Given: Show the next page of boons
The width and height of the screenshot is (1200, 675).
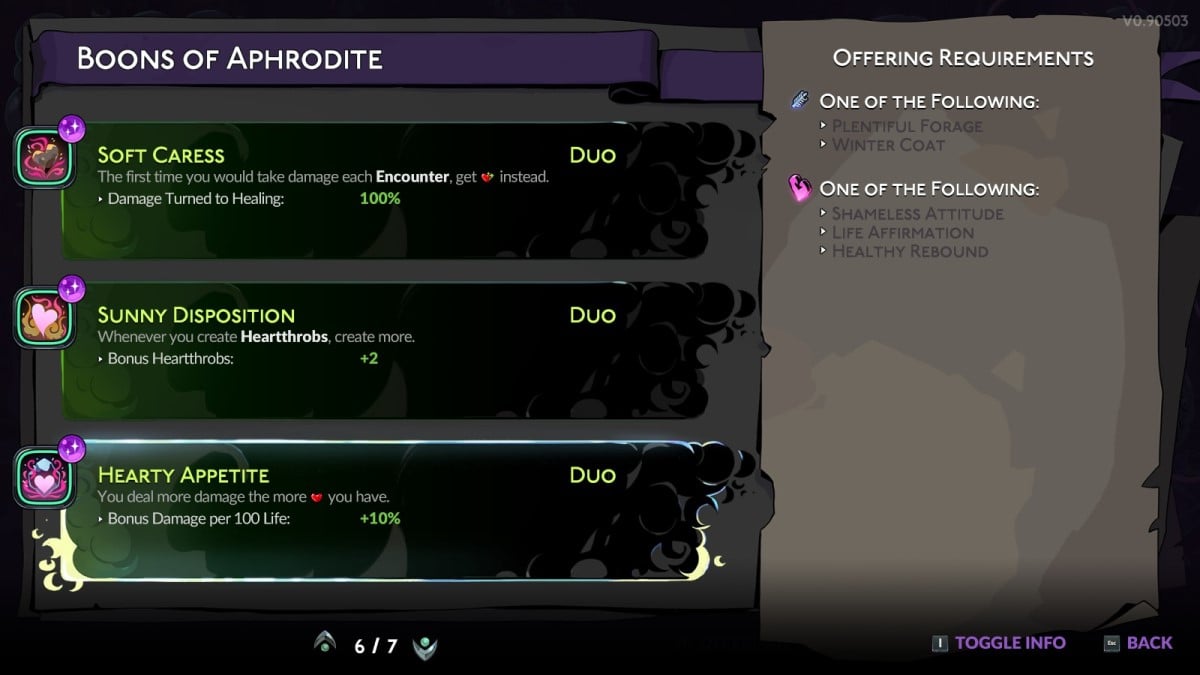Looking at the screenshot, I should (425, 645).
